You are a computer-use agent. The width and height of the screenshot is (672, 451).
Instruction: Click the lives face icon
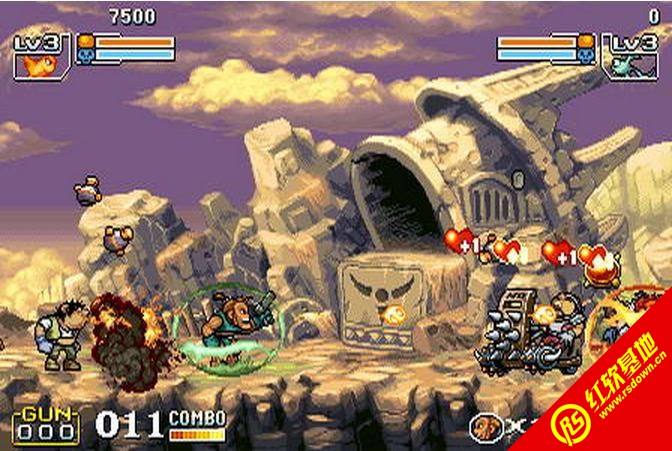coord(487,427)
